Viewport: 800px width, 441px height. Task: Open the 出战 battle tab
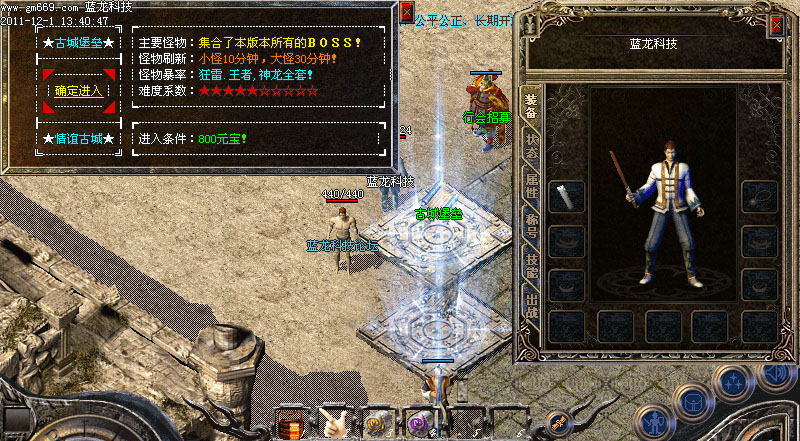[x=531, y=301]
